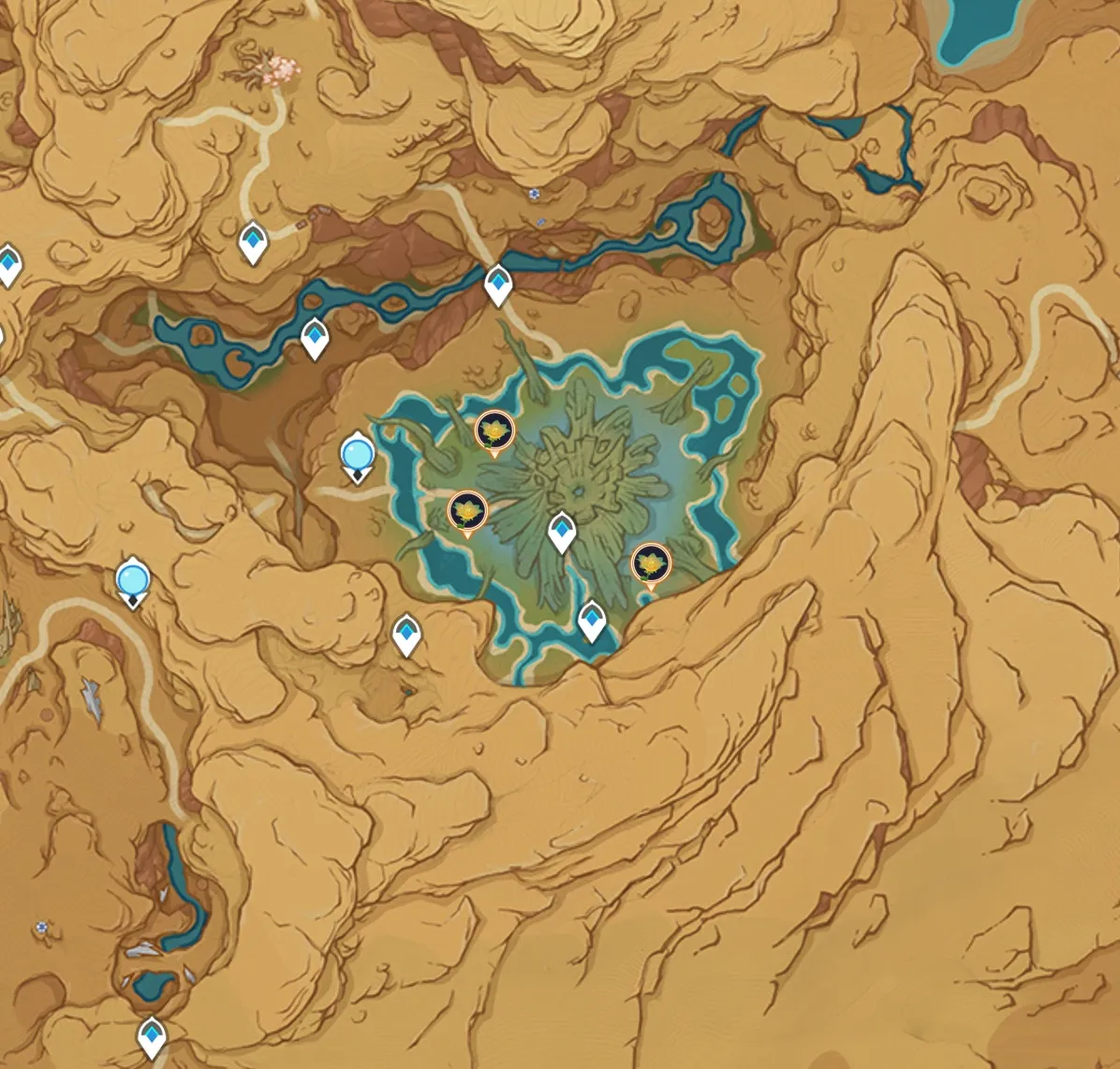
Task: Open the blue orb marker just outside the oasis
Action: click(x=357, y=456)
